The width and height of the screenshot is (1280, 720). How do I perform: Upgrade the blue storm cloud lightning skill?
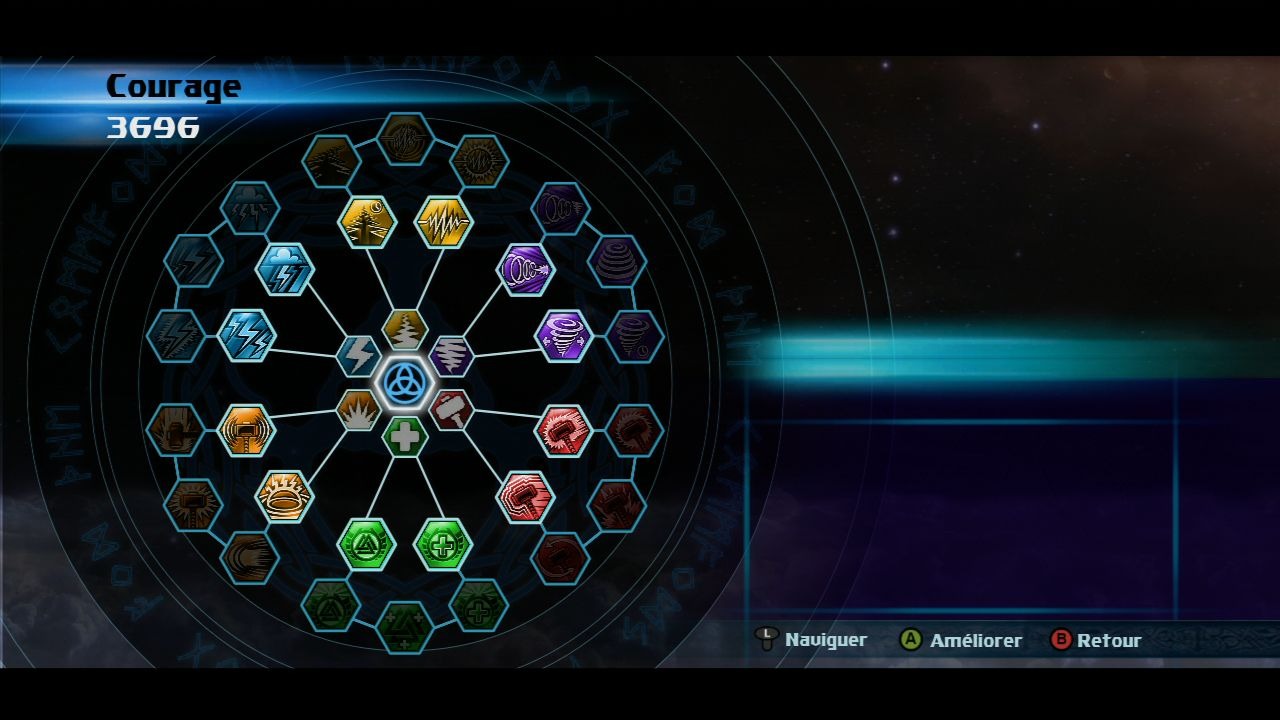click(285, 270)
